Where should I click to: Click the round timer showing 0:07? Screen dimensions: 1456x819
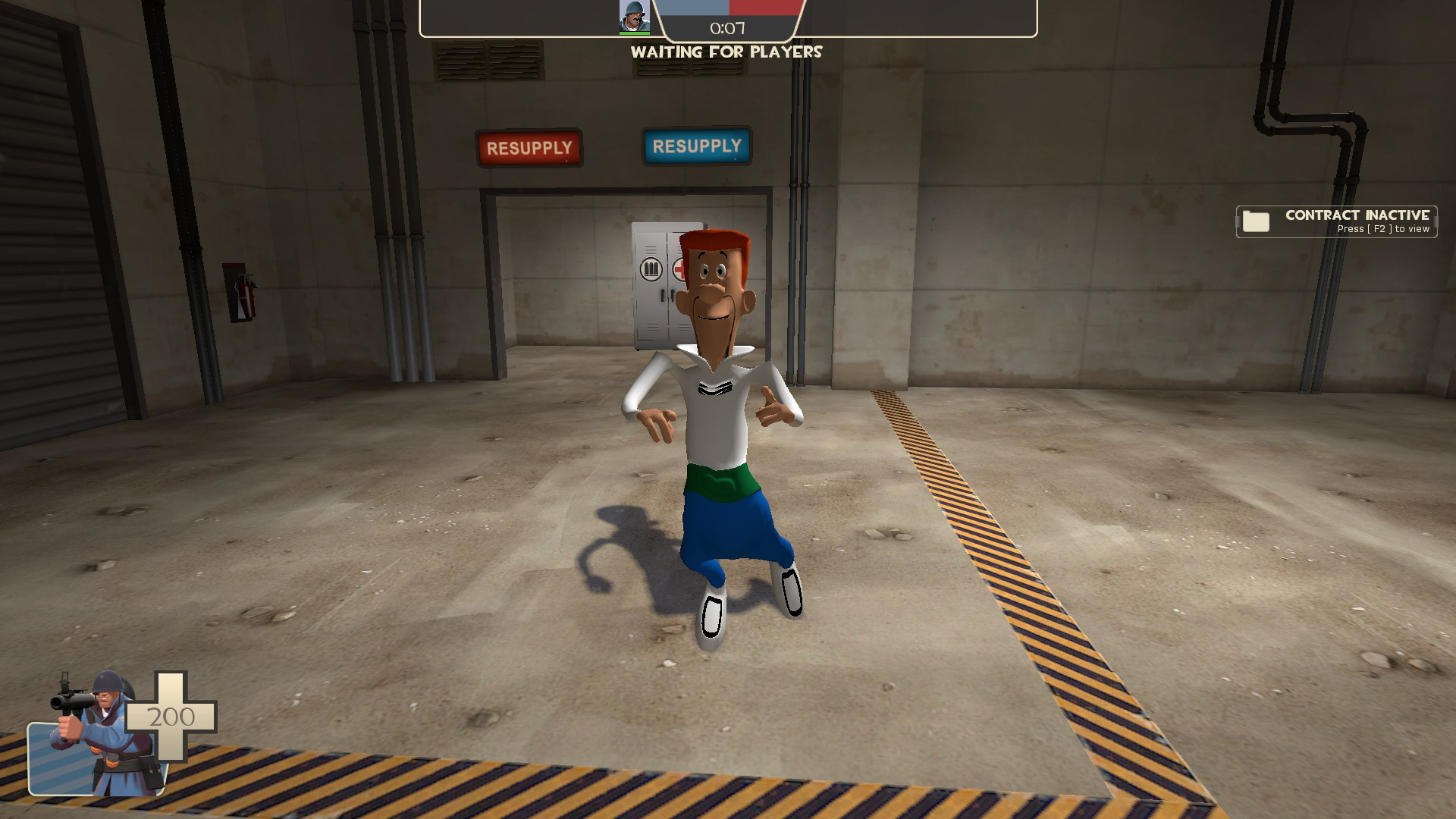click(x=727, y=30)
